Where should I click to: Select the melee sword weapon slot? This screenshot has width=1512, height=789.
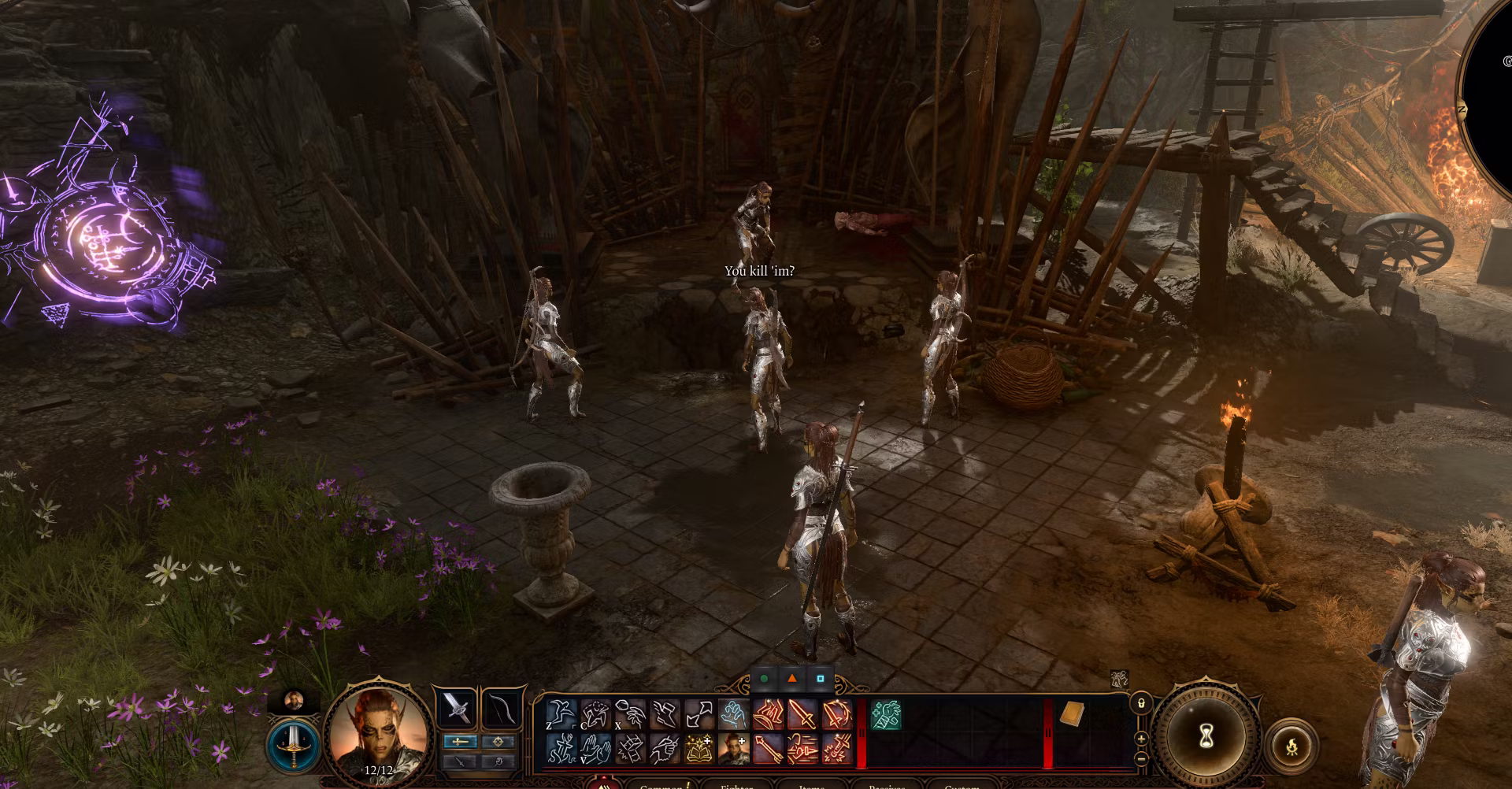pyautogui.click(x=456, y=708)
